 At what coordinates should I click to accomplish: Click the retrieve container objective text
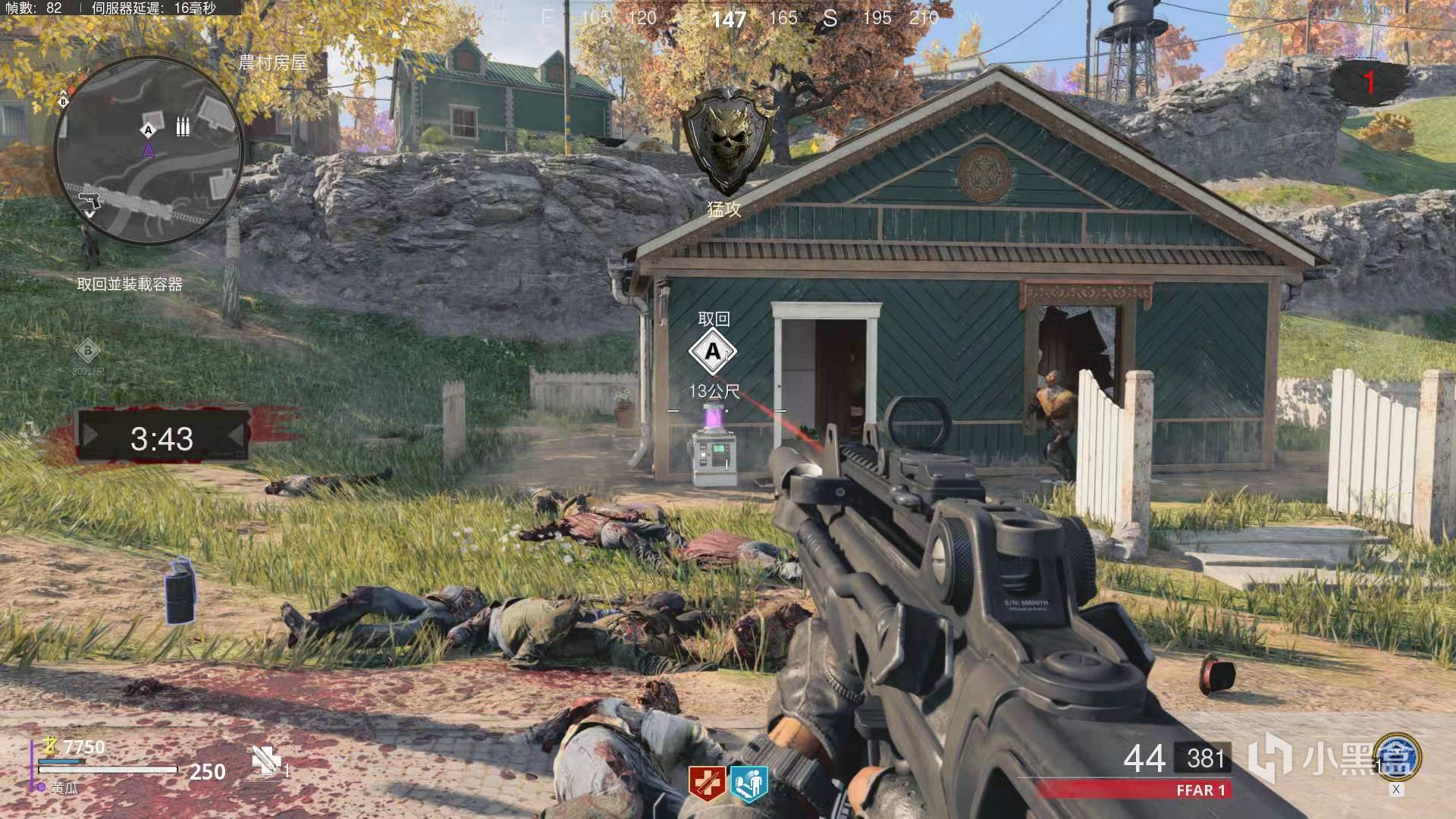[130, 284]
